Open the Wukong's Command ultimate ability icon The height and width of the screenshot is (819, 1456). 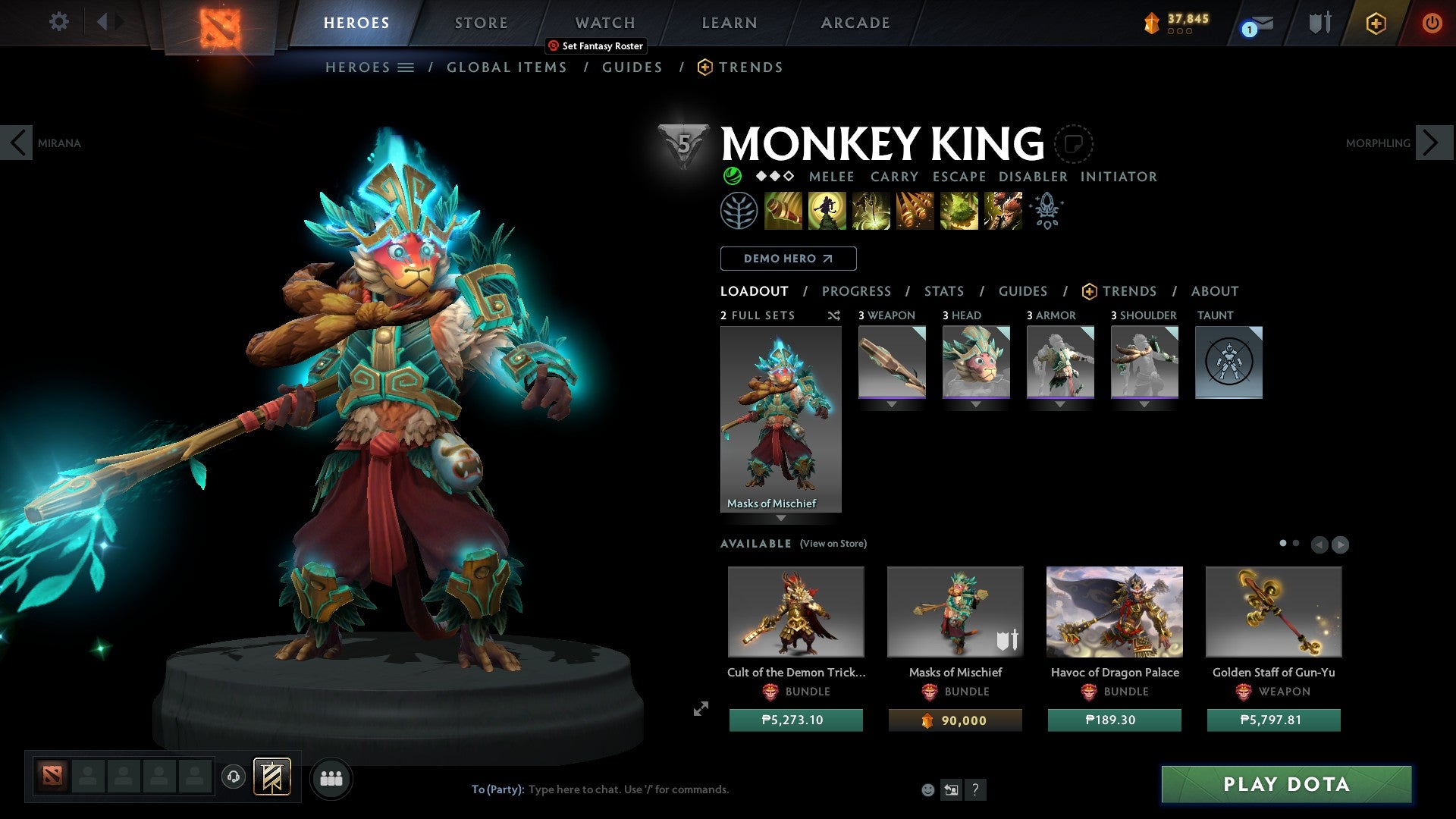1003,211
